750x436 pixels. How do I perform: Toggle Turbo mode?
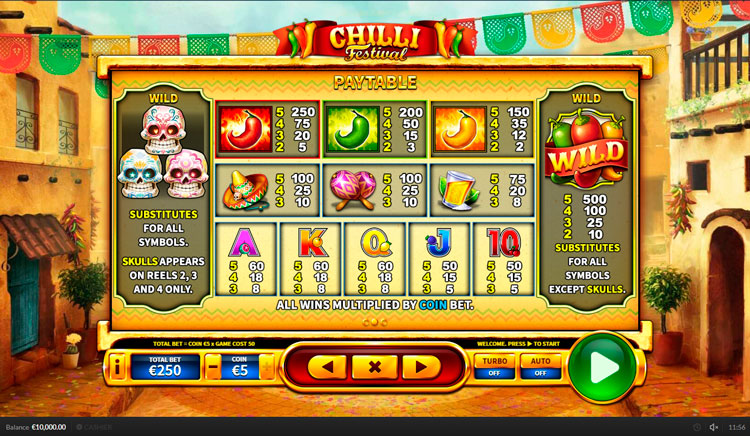click(492, 366)
